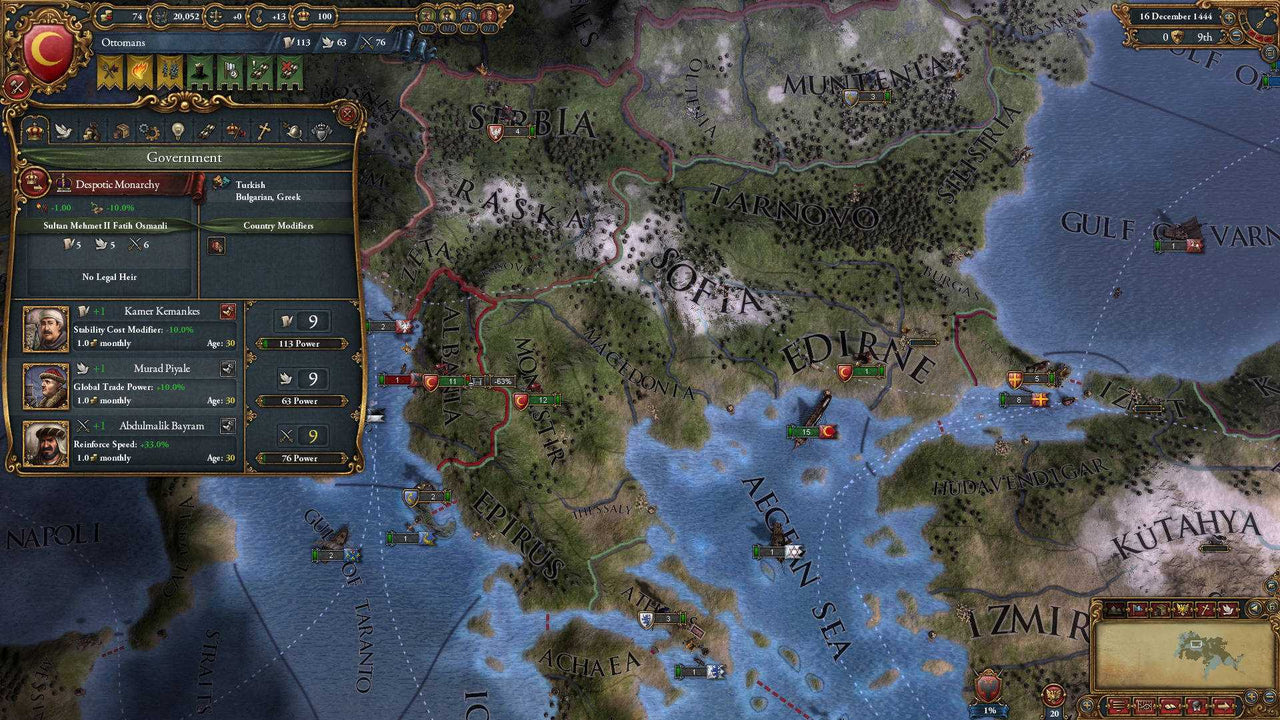The width and height of the screenshot is (1280, 720).
Task: Open the Religion panel via cross icon
Action: [265, 131]
